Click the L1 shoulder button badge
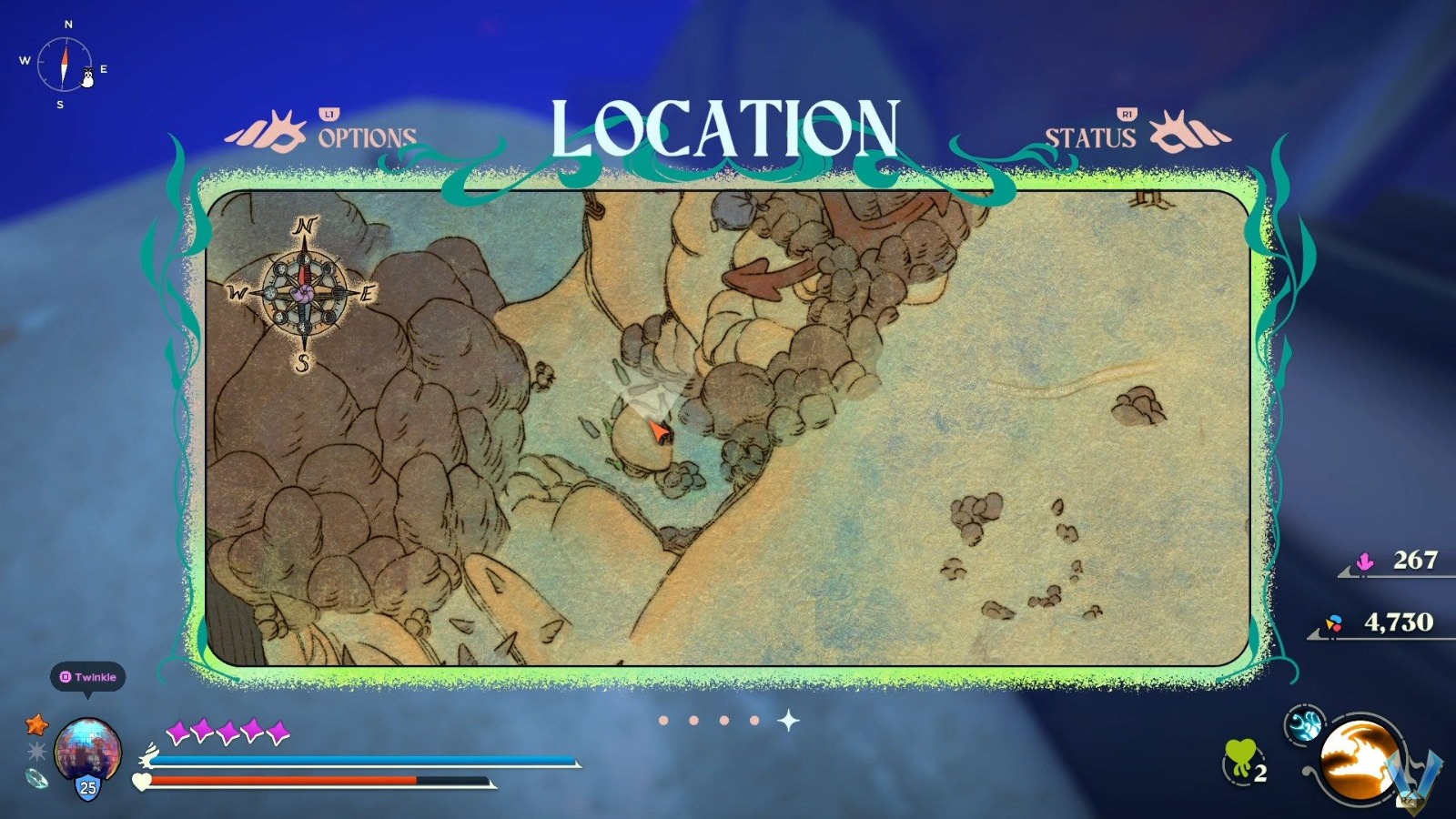 tap(329, 116)
